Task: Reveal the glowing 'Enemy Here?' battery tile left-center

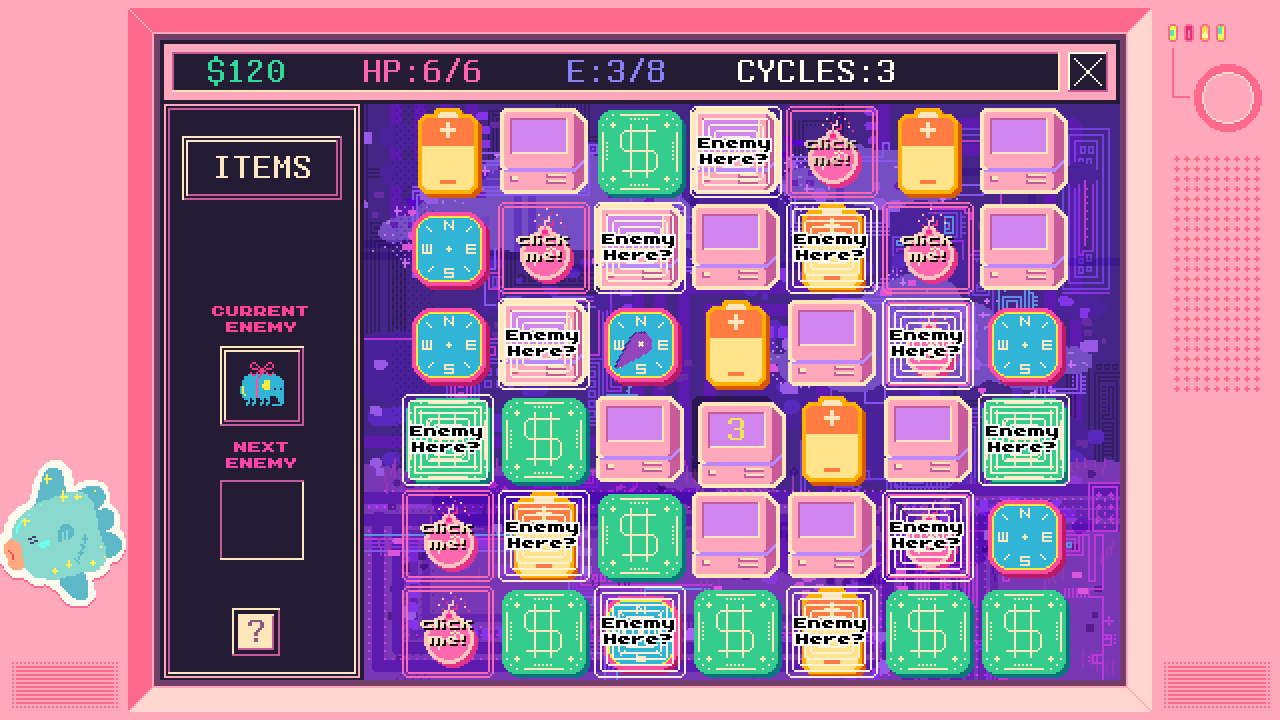Action: click(543, 537)
